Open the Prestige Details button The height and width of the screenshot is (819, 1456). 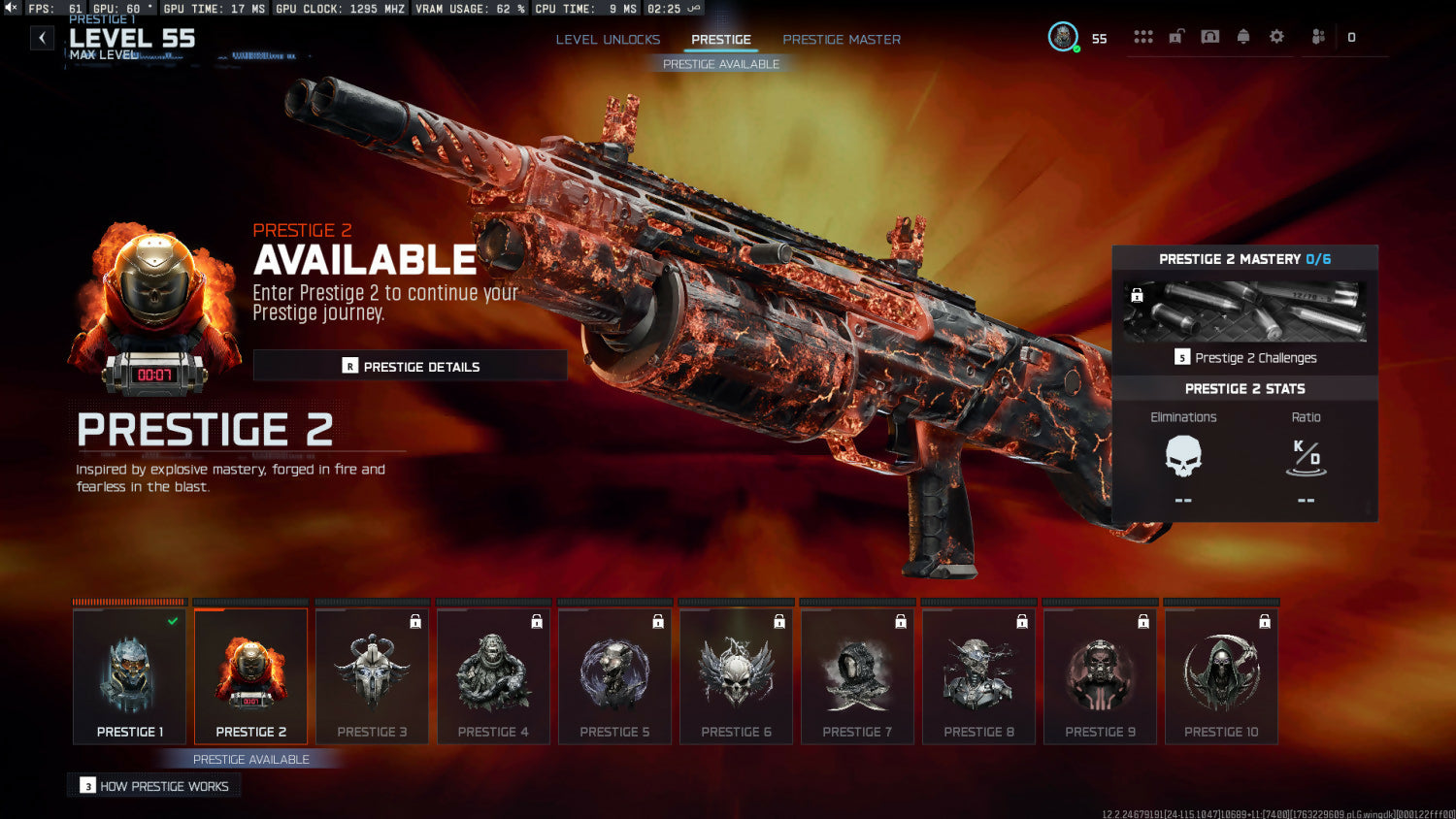[x=411, y=366]
